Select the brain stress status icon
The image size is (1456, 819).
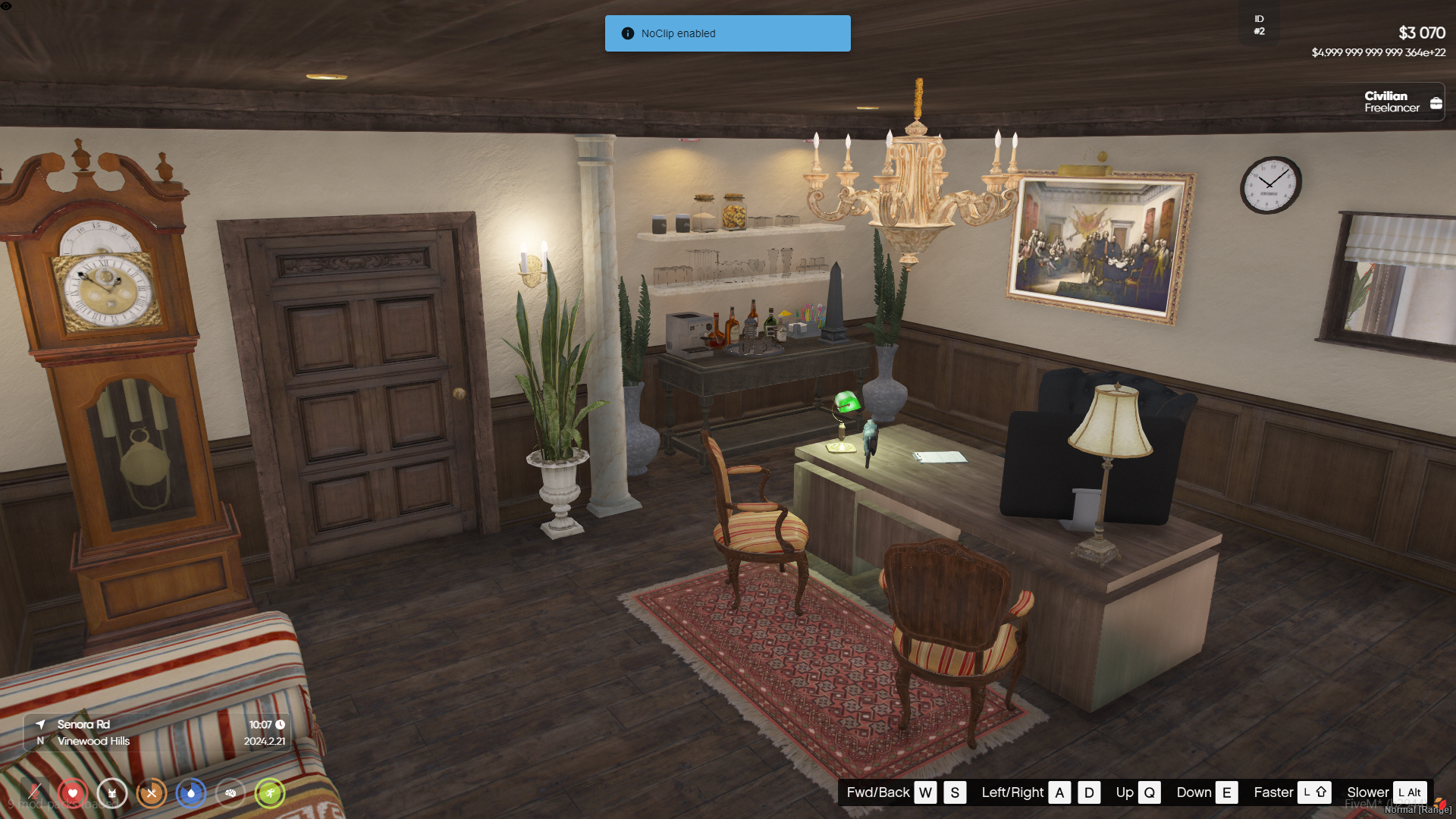pyautogui.click(x=231, y=793)
